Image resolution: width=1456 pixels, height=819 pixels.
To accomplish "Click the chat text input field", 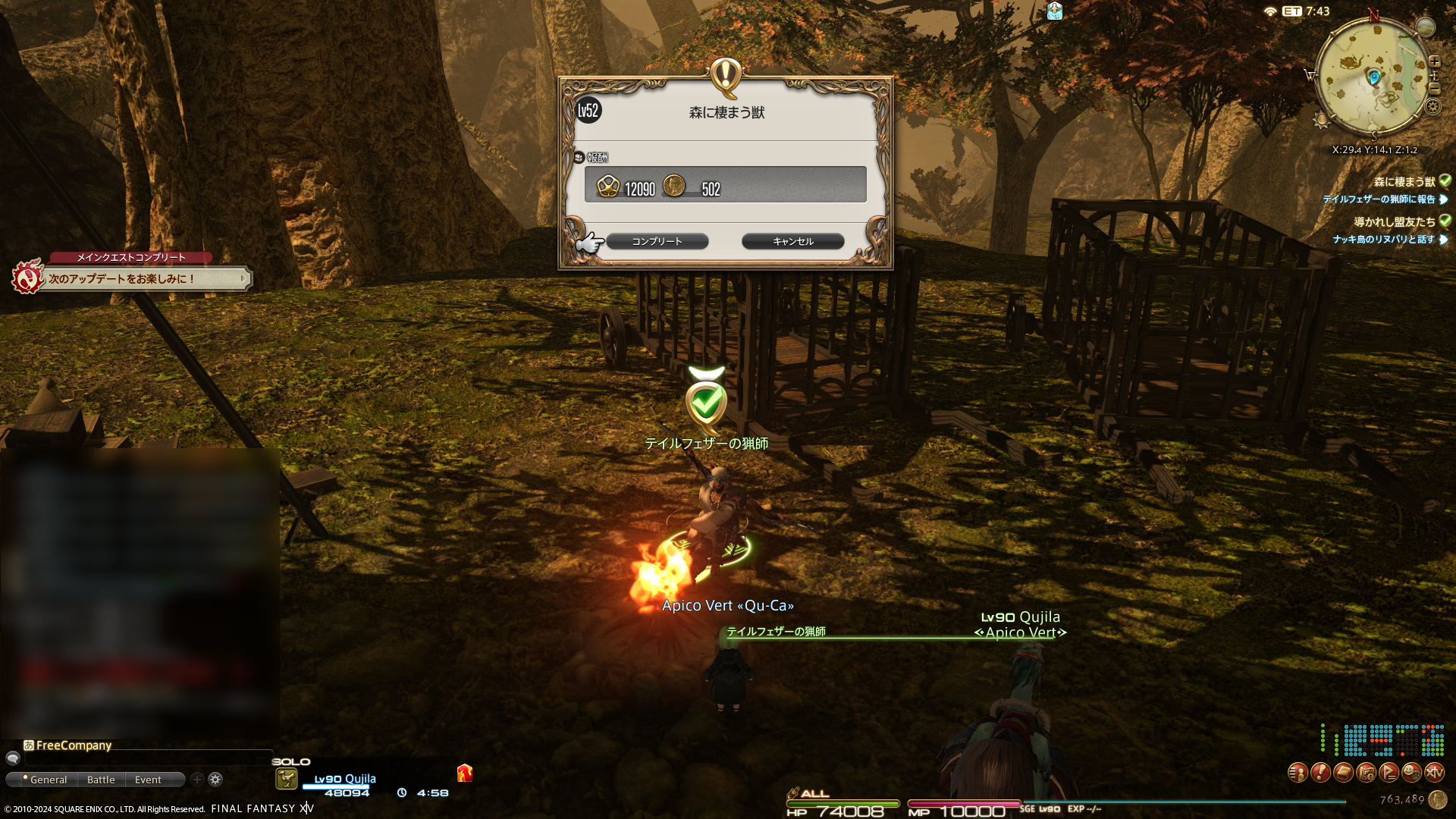I will pyautogui.click(x=144, y=758).
